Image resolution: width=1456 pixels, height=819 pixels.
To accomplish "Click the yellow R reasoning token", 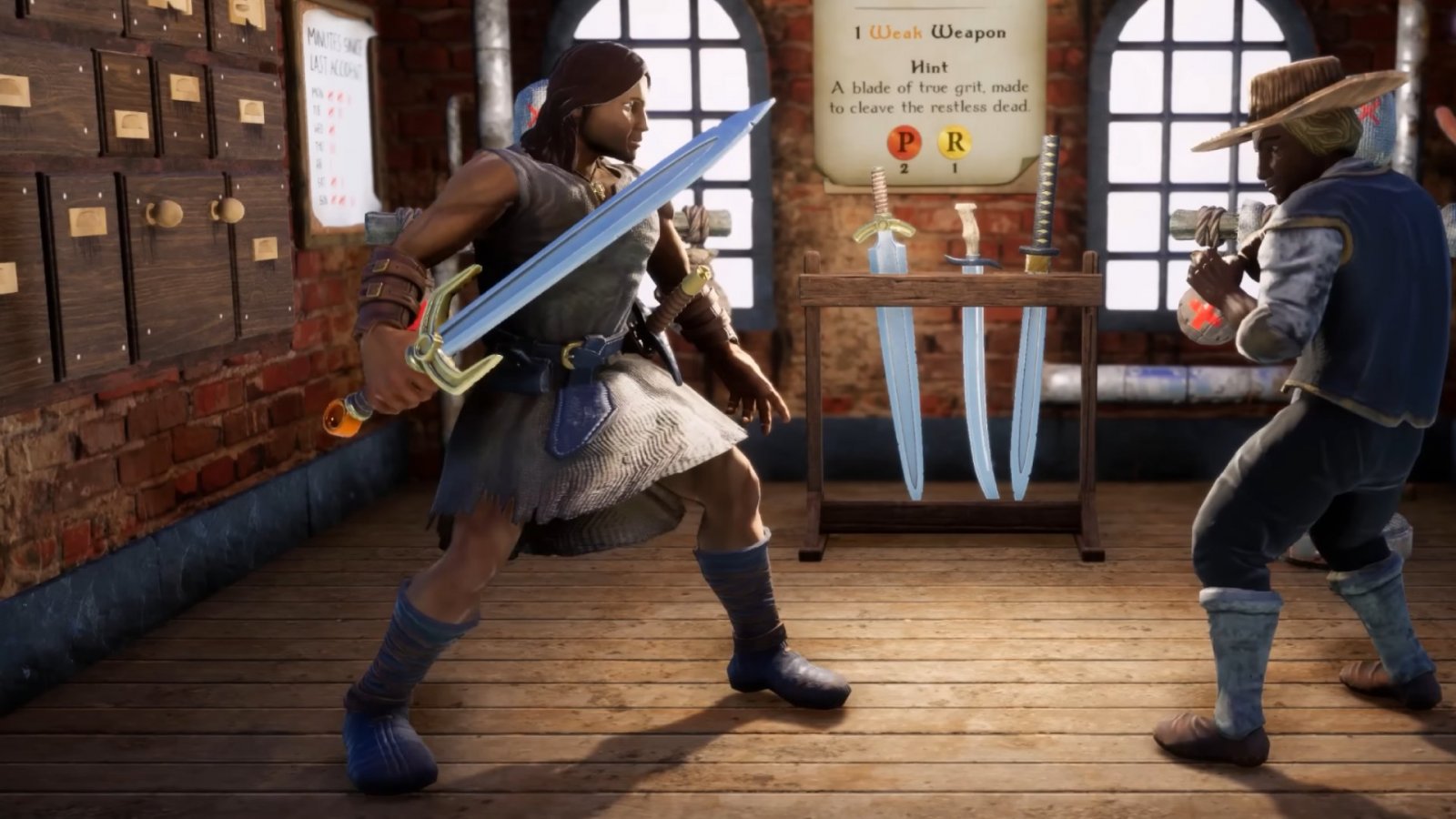I will pos(955,141).
